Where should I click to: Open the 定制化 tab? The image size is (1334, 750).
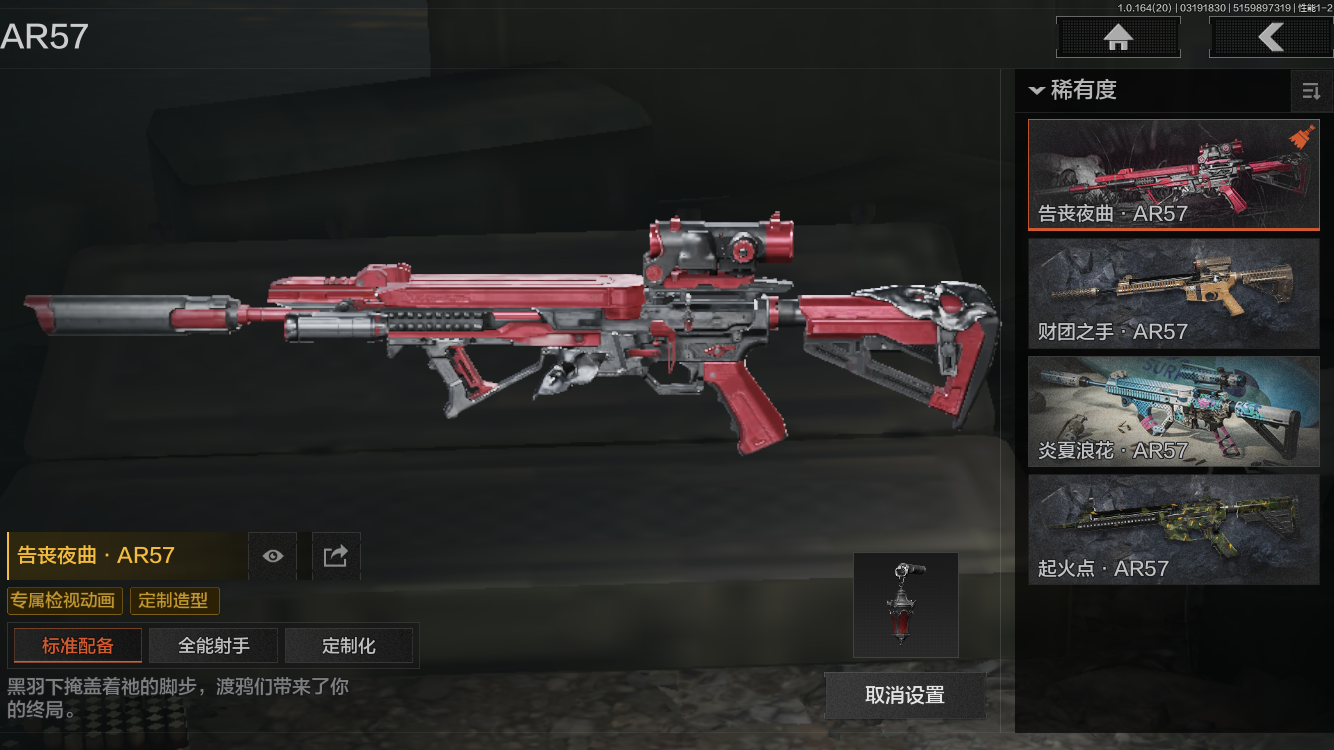(x=349, y=646)
